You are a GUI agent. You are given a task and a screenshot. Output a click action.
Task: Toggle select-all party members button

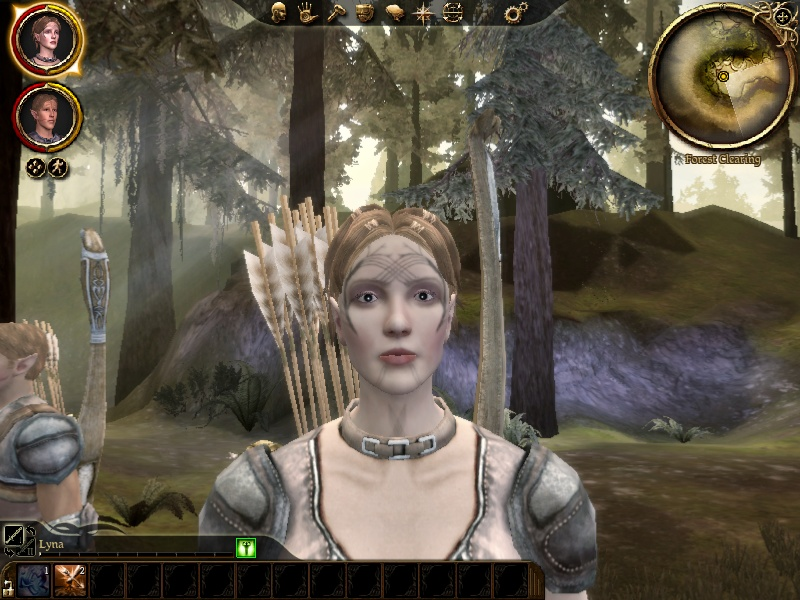click(35, 168)
